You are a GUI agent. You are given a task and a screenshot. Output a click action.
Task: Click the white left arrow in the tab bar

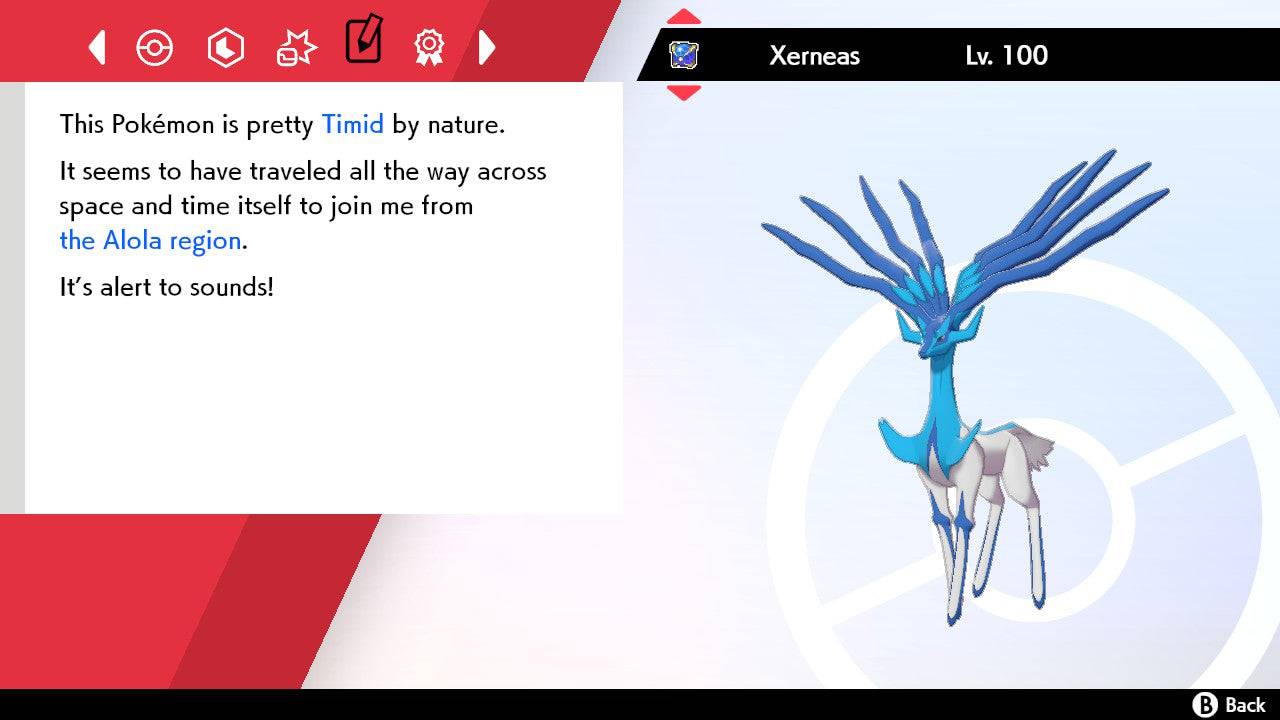pos(96,47)
